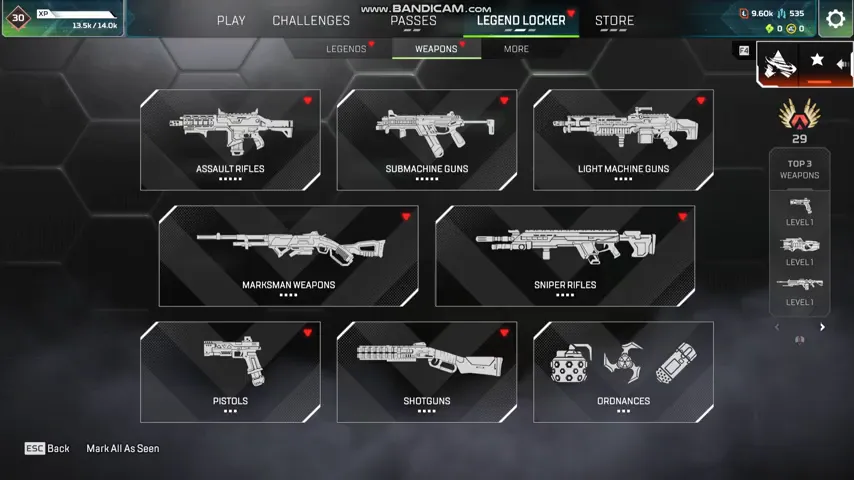Select the Shotguns tile
The height and width of the screenshot is (480, 854).
point(427,372)
